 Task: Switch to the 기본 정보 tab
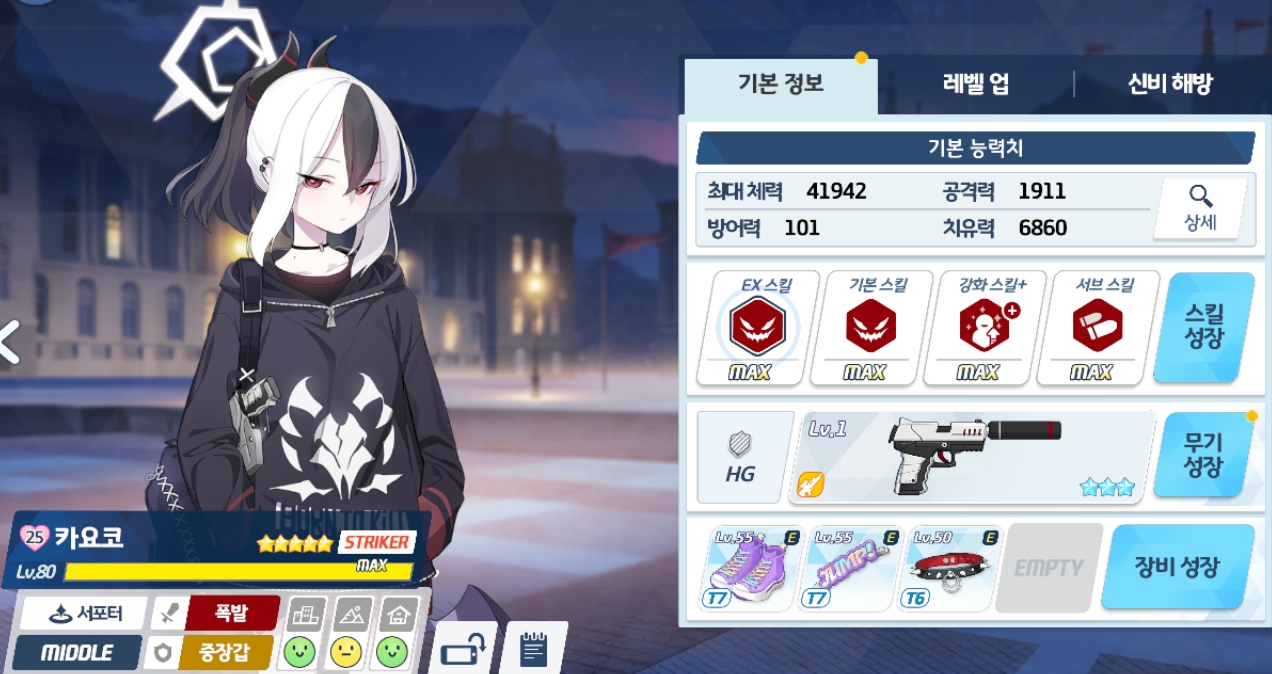tap(779, 85)
